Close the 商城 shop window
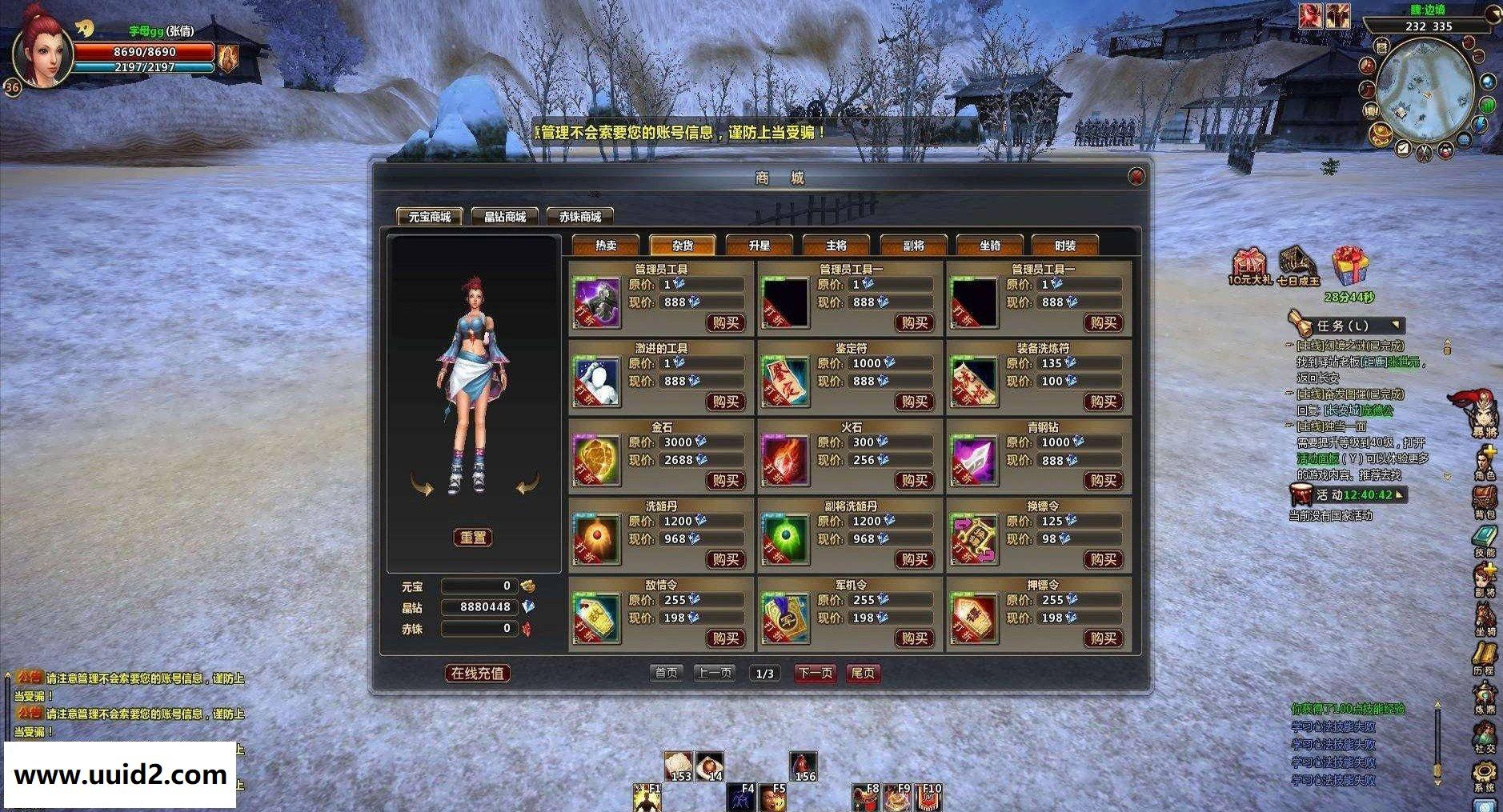This screenshot has width=1503, height=812. [1136, 177]
